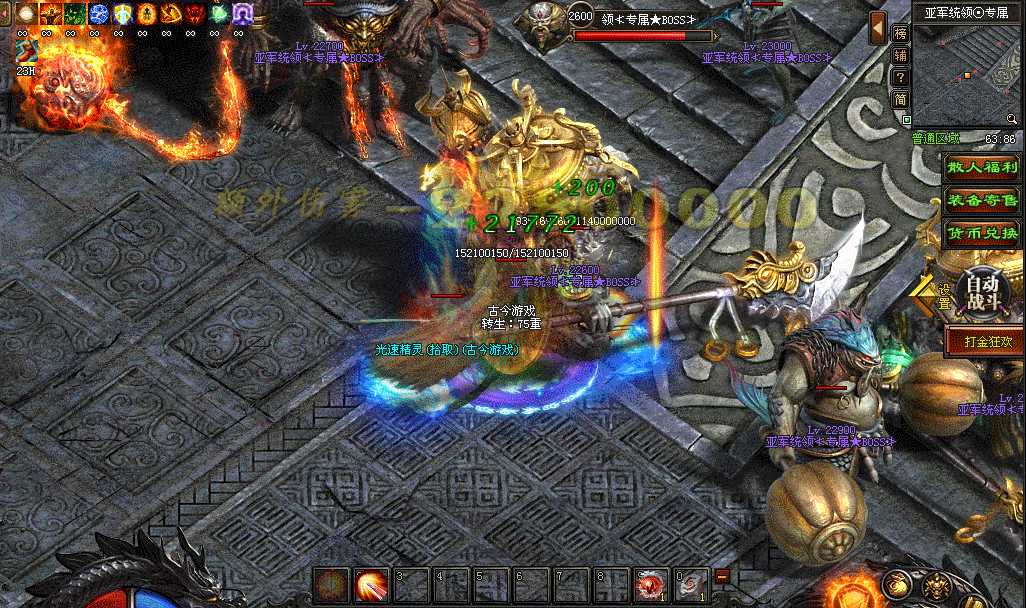Click the red boot buff icon
Image resolution: width=1026 pixels, height=608 pixels.
(171, 14)
